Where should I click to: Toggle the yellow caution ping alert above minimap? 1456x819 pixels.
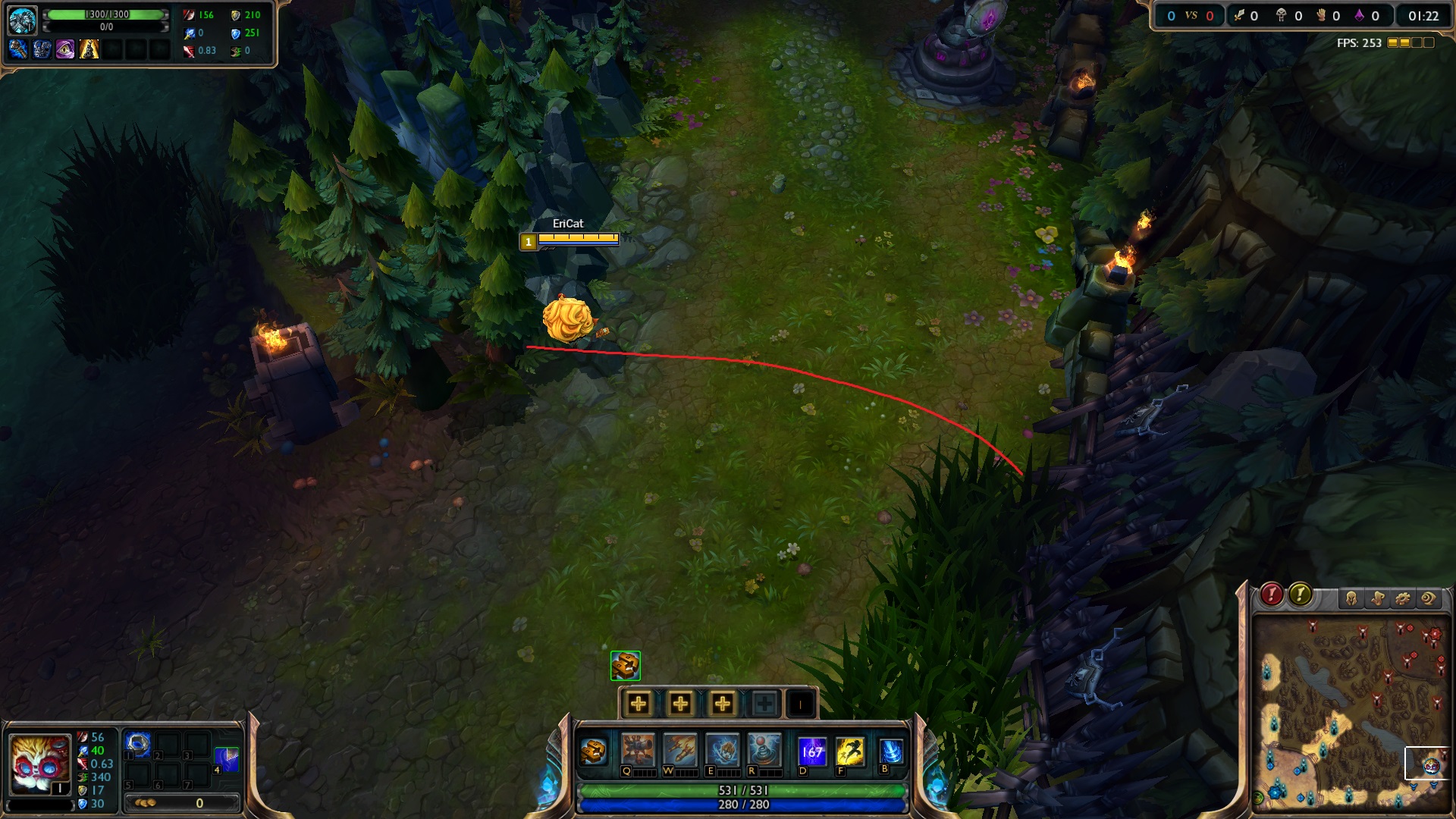point(1300,596)
